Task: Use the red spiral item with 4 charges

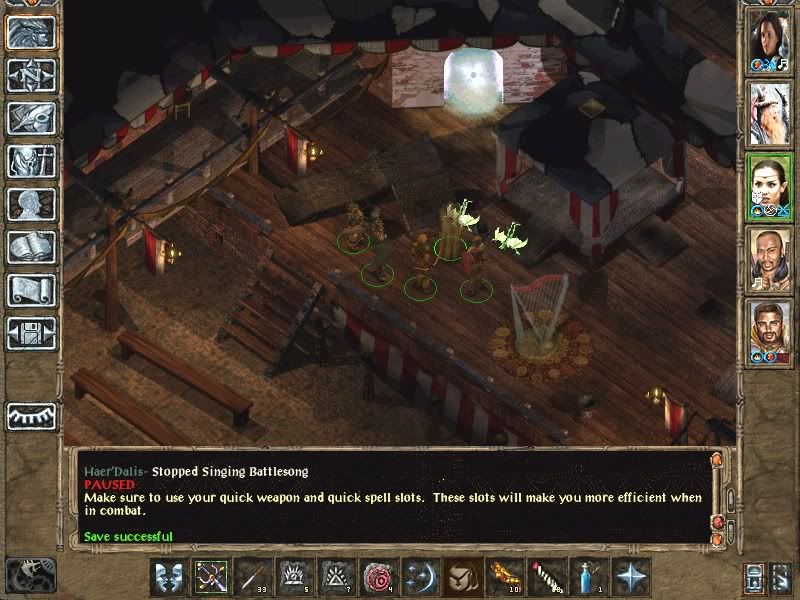Action: coord(378,577)
